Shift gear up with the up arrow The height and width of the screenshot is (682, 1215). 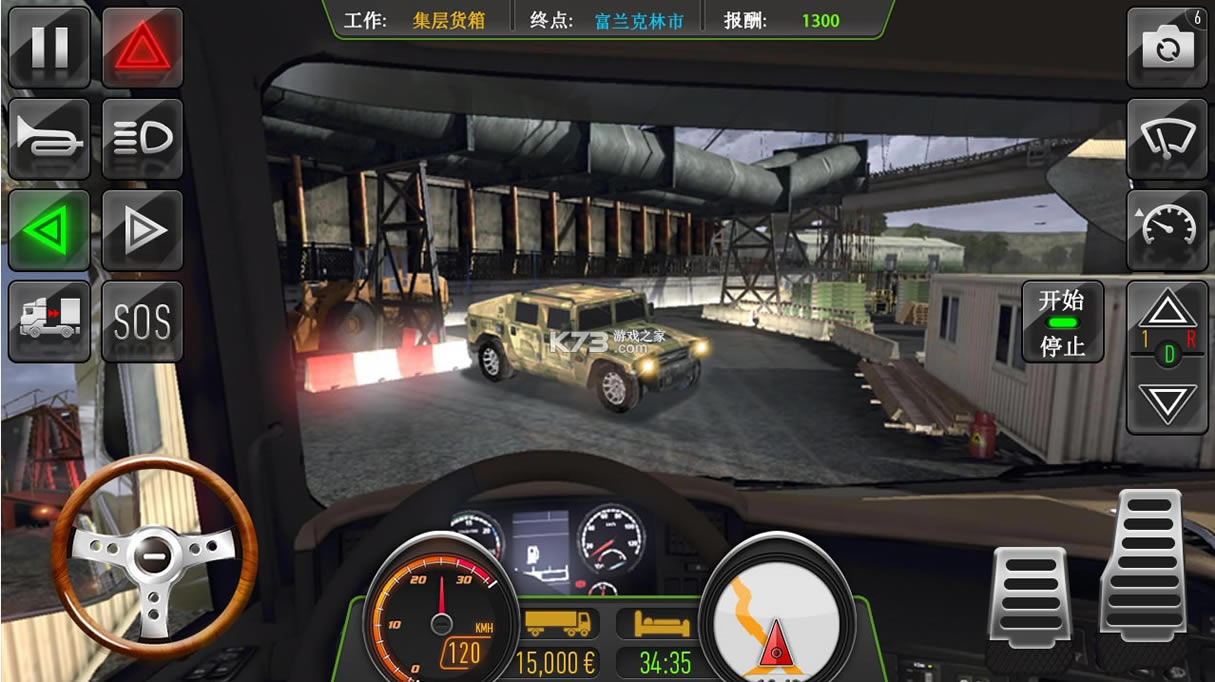(1167, 310)
